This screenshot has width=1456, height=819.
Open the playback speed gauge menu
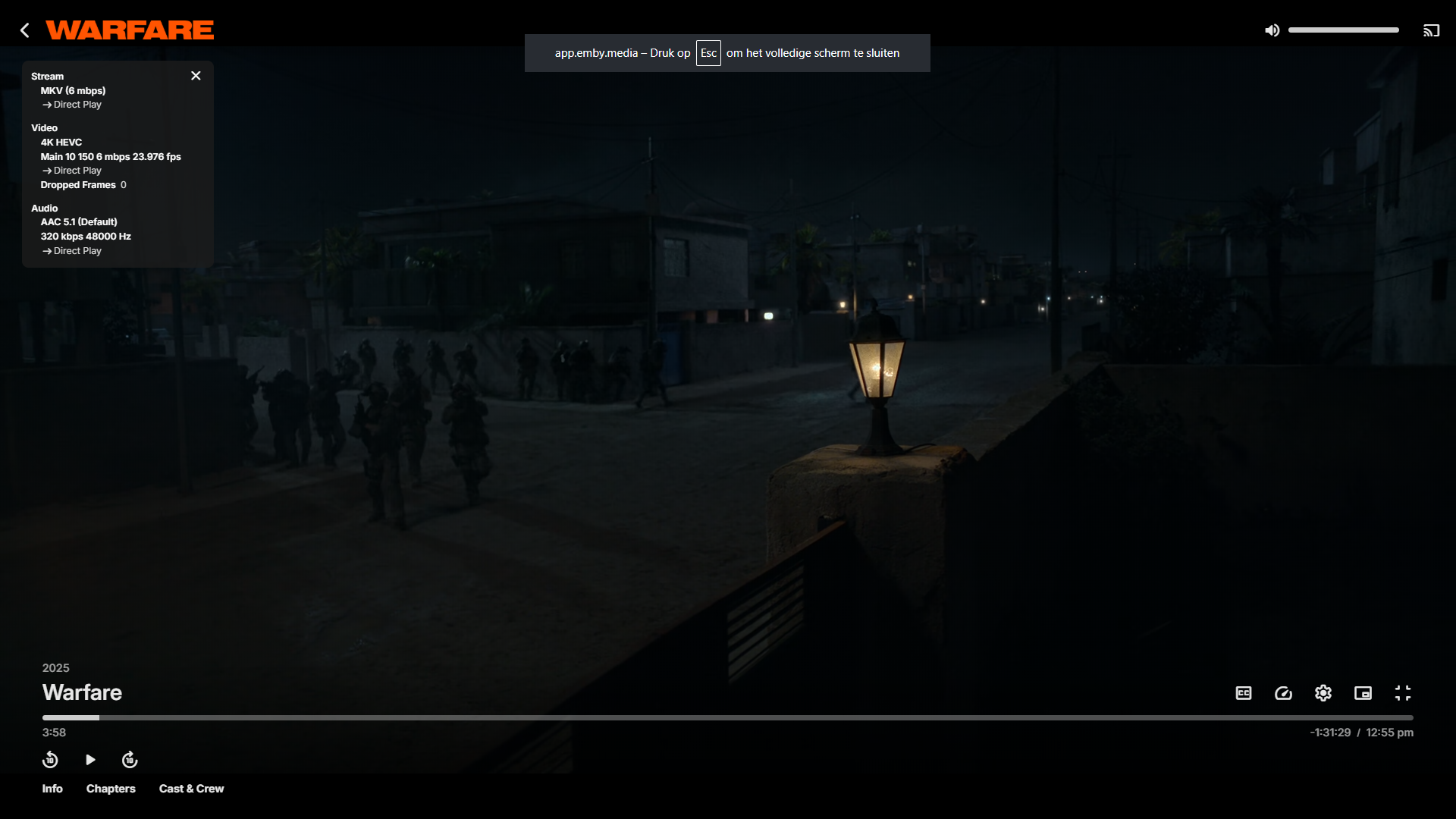click(x=1283, y=693)
